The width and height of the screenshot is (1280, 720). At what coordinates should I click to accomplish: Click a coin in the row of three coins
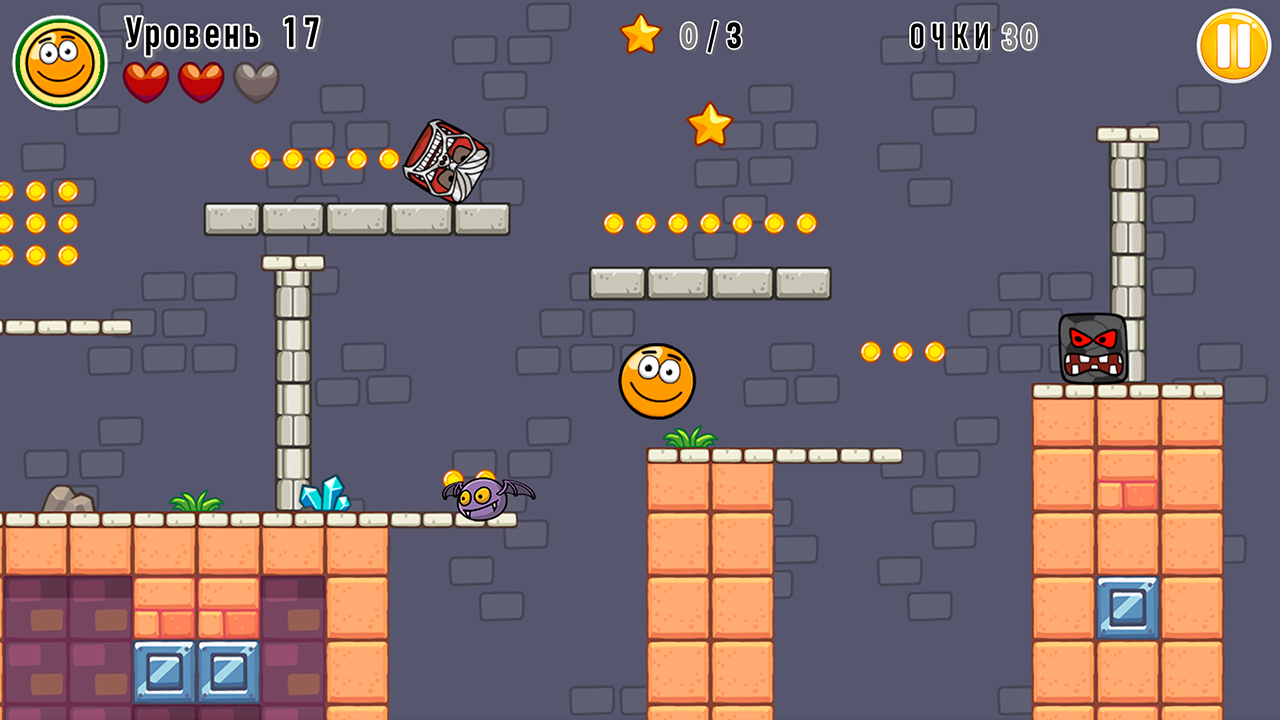pyautogui.click(x=902, y=352)
